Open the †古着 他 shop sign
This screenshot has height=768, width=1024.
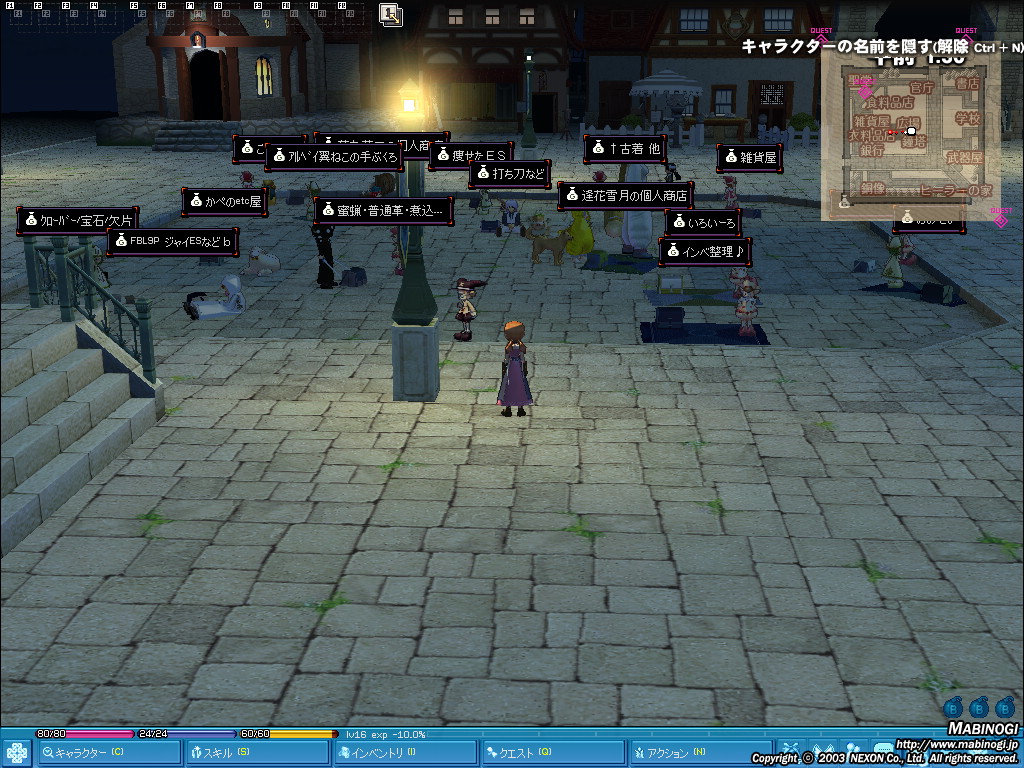click(625, 149)
